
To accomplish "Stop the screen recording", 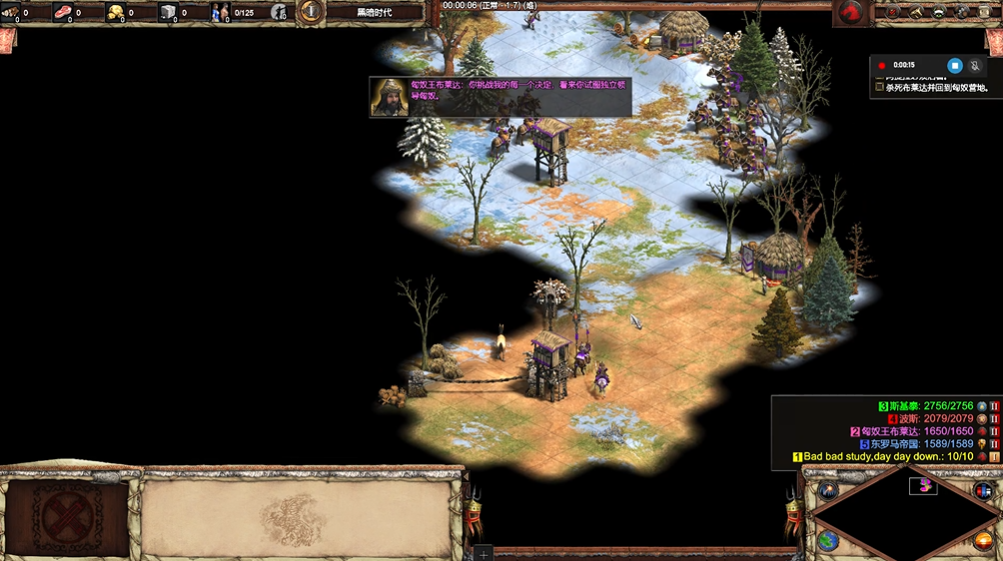I will click(955, 65).
